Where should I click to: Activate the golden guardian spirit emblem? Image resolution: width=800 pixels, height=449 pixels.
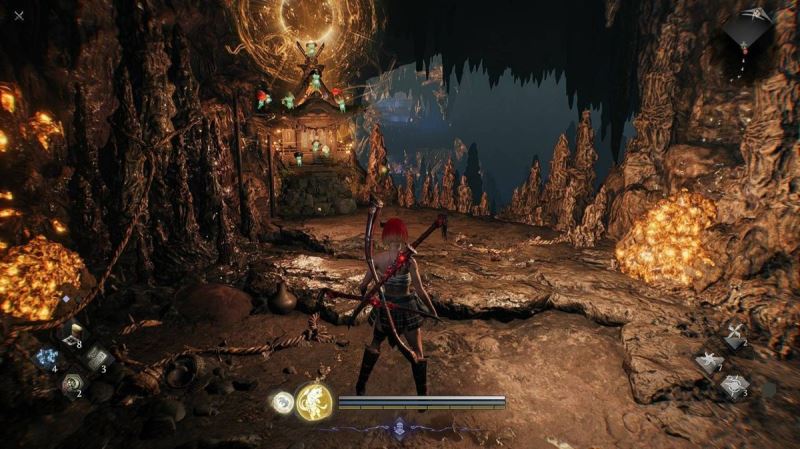pyautogui.click(x=313, y=402)
